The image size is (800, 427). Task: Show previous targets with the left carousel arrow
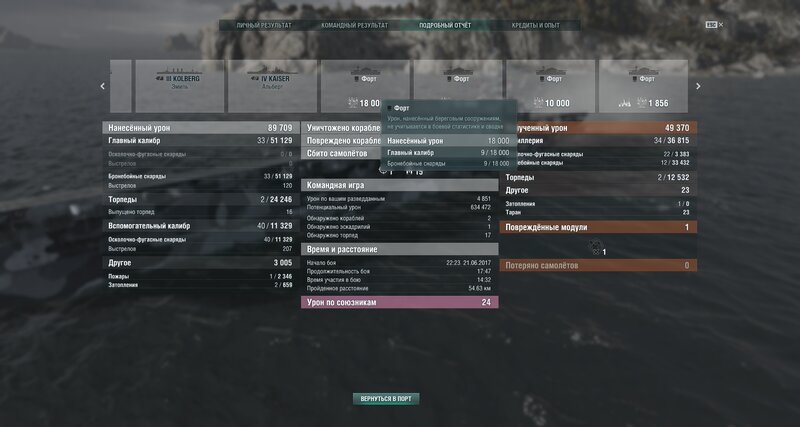pyautogui.click(x=103, y=86)
